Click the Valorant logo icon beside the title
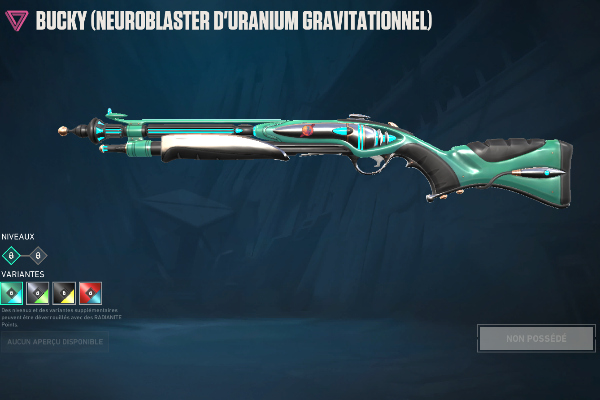600x400 pixels. [17, 21]
